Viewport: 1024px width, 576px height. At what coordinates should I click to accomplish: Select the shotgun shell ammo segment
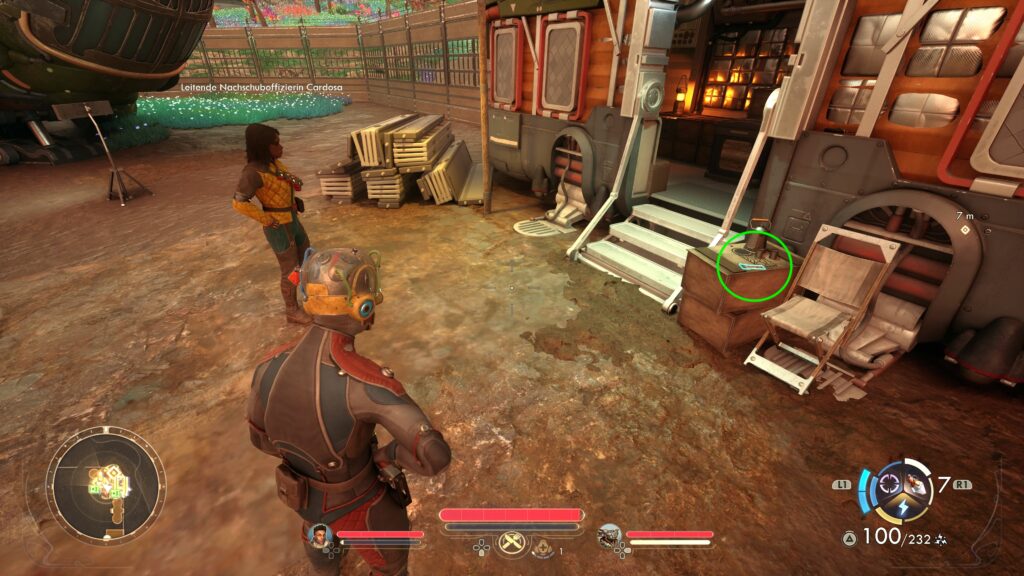(x=917, y=486)
